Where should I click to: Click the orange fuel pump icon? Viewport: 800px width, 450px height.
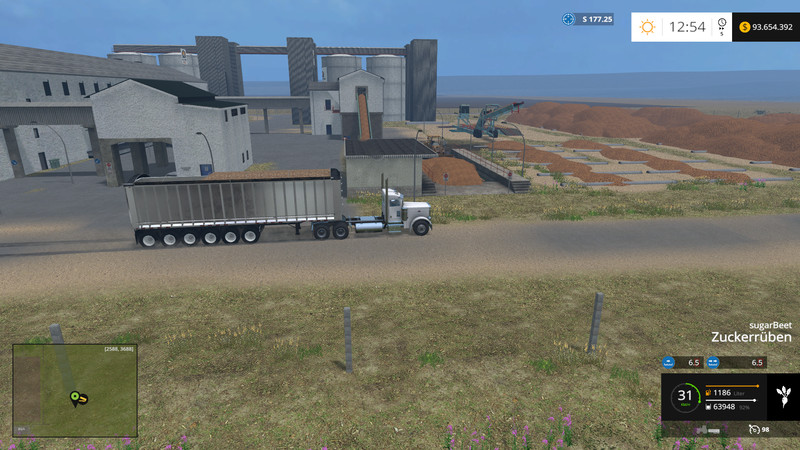[x=708, y=393]
